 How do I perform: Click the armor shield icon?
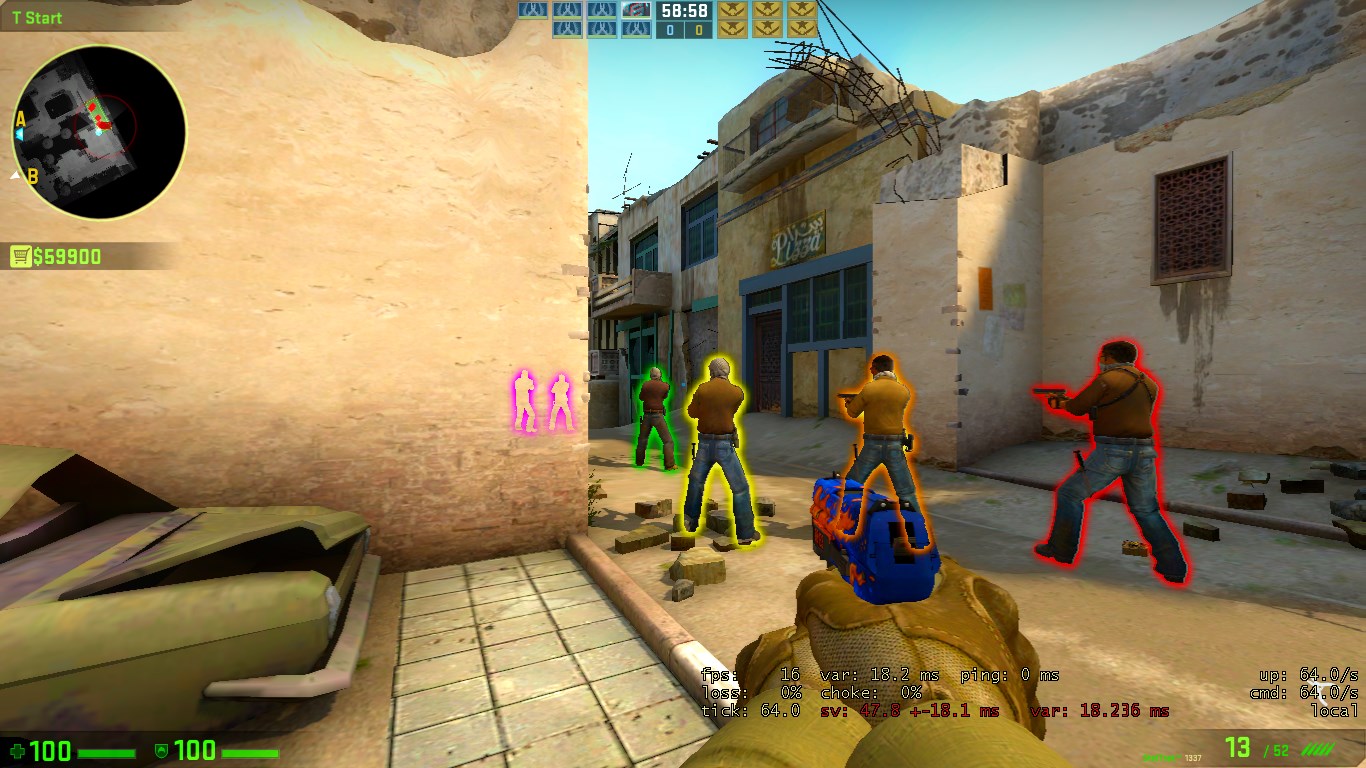[161, 751]
